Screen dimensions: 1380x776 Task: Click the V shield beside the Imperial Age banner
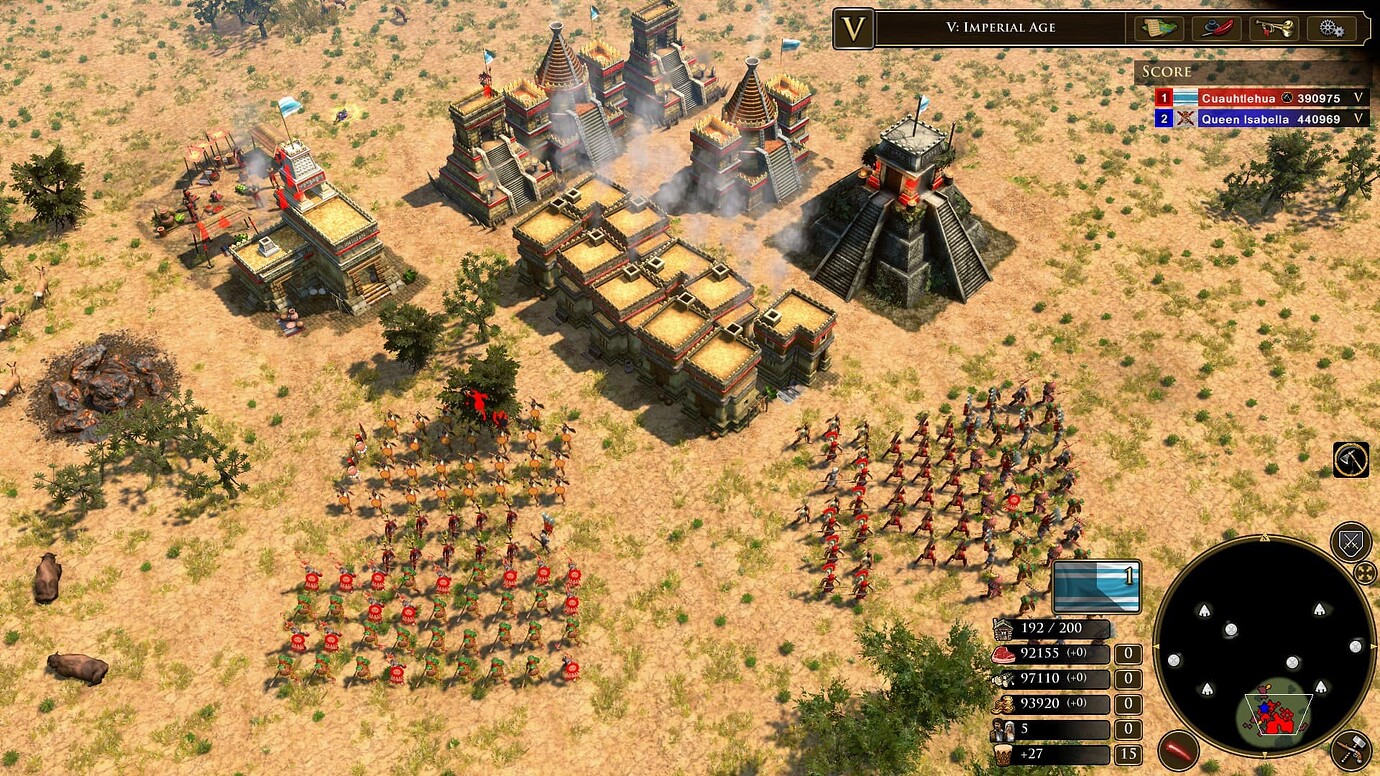click(x=855, y=28)
